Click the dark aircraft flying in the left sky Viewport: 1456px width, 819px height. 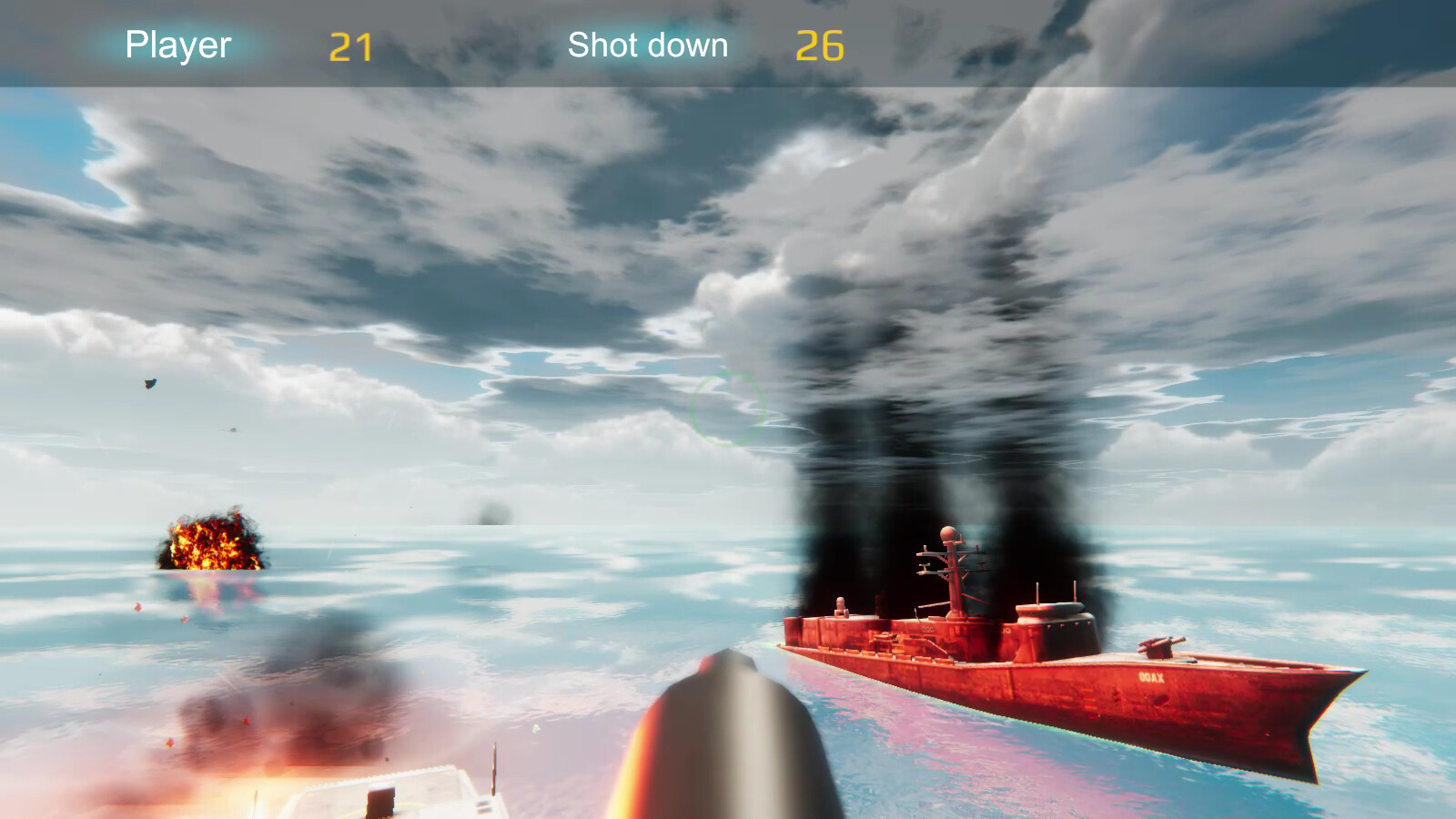click(x=148, y=384)
